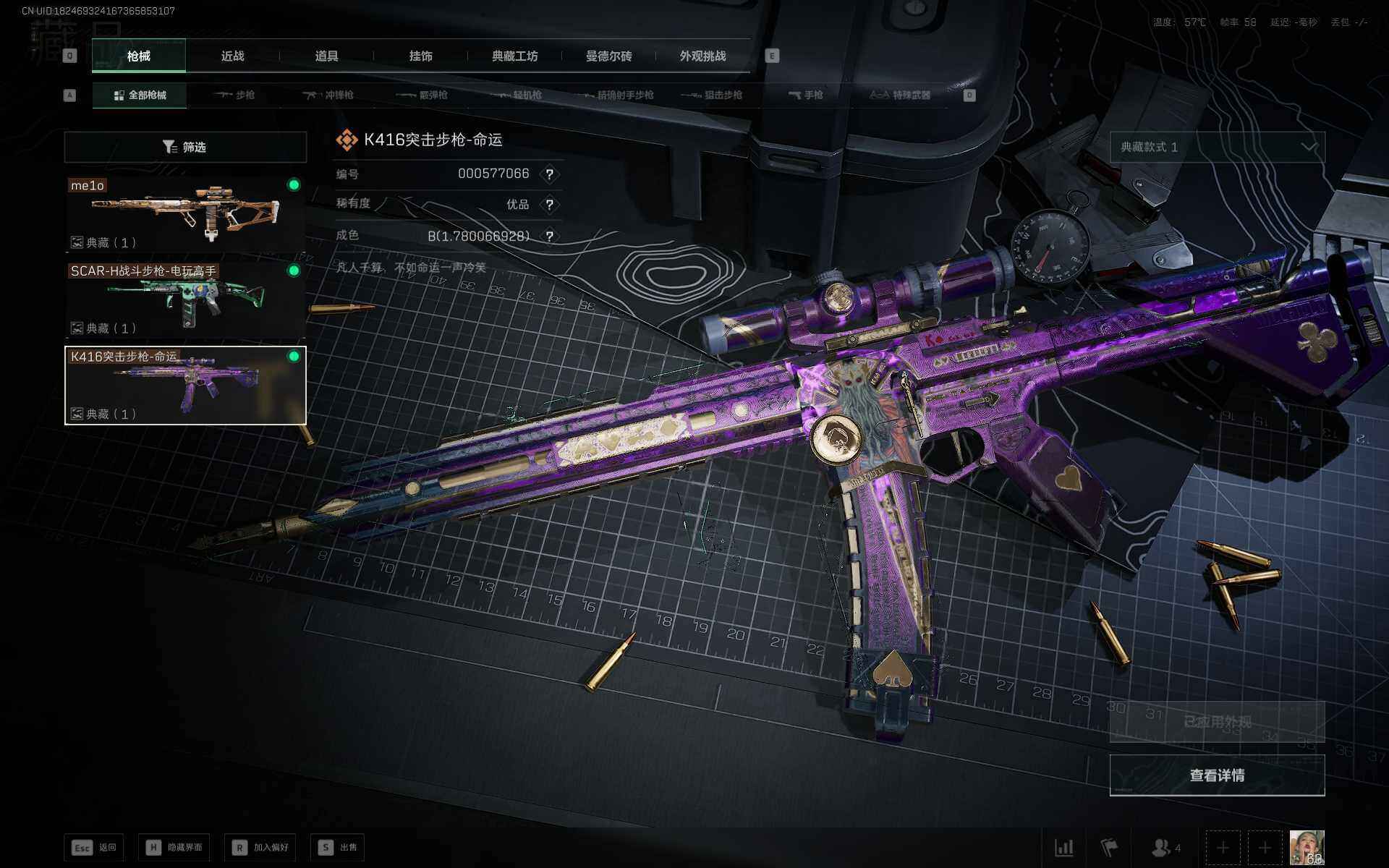The image size is (1389, 868).
Task: Open the 曼德尔砖 tab
Action: (x=608, y=56)
